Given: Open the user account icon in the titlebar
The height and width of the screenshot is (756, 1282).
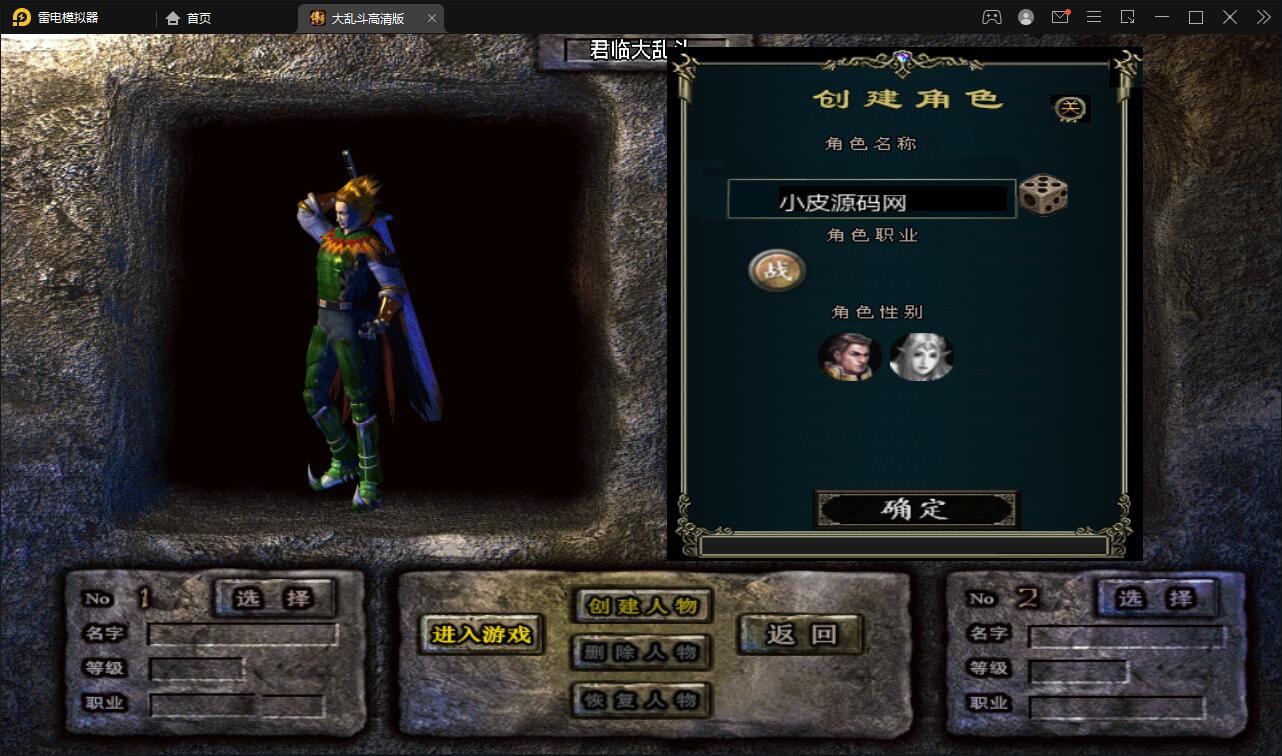Looking at the screenshot, I should (x=1025, y=17).
